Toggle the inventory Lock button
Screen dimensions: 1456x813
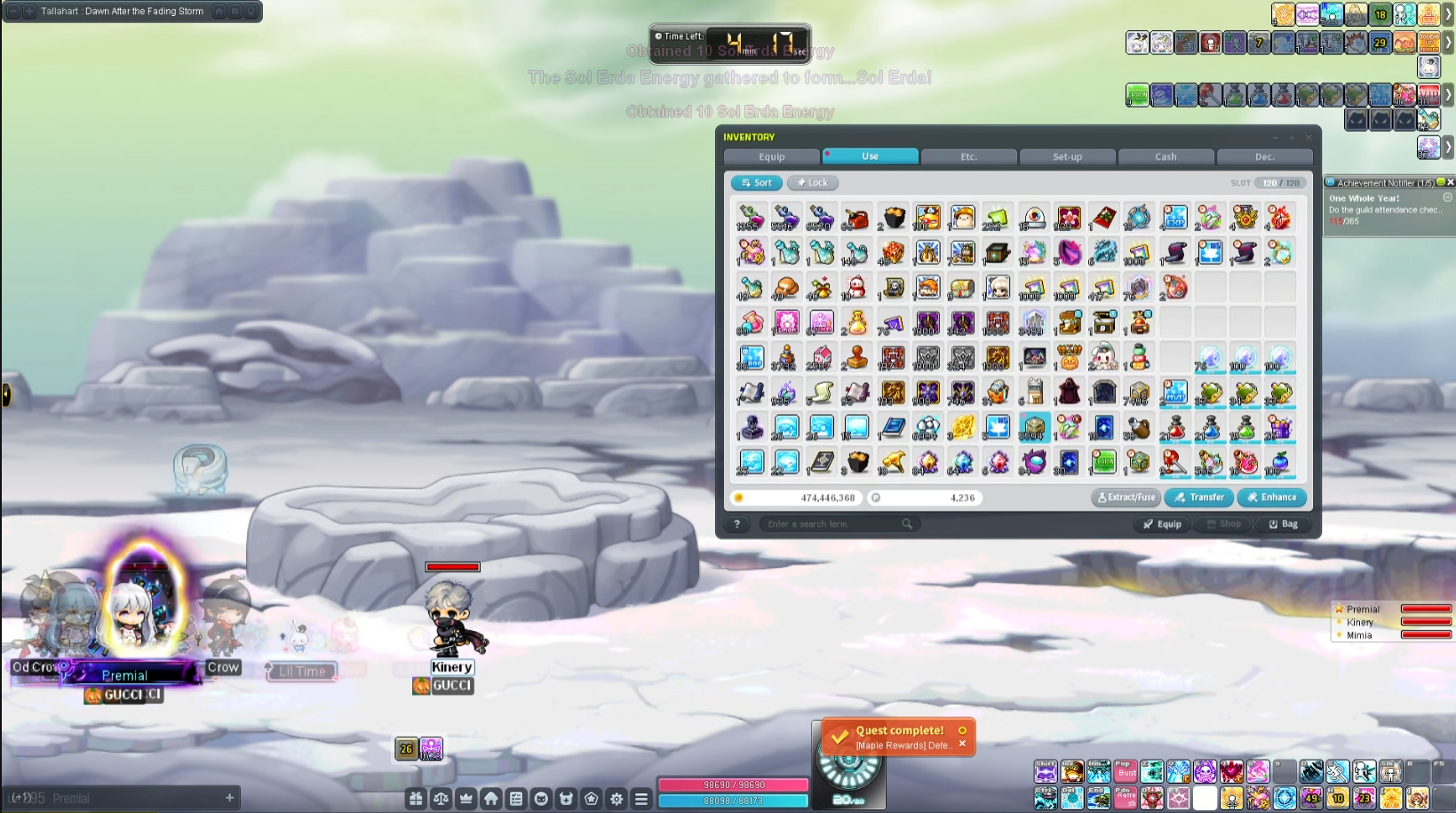coord(812,183)
